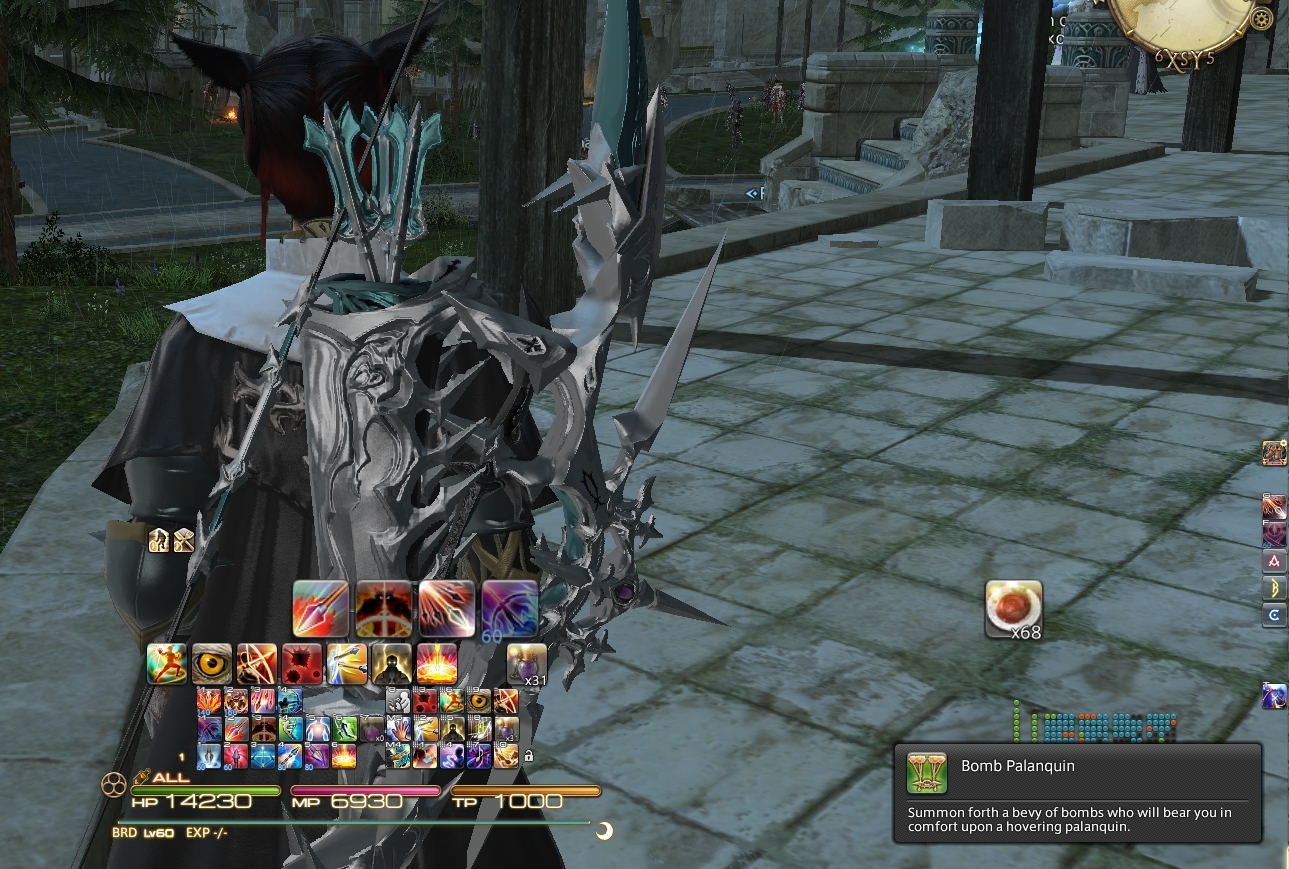
Task: Trigger Raging Strikes on the second hotbar row
Action: pyautogui.click(x=167, y=664)
